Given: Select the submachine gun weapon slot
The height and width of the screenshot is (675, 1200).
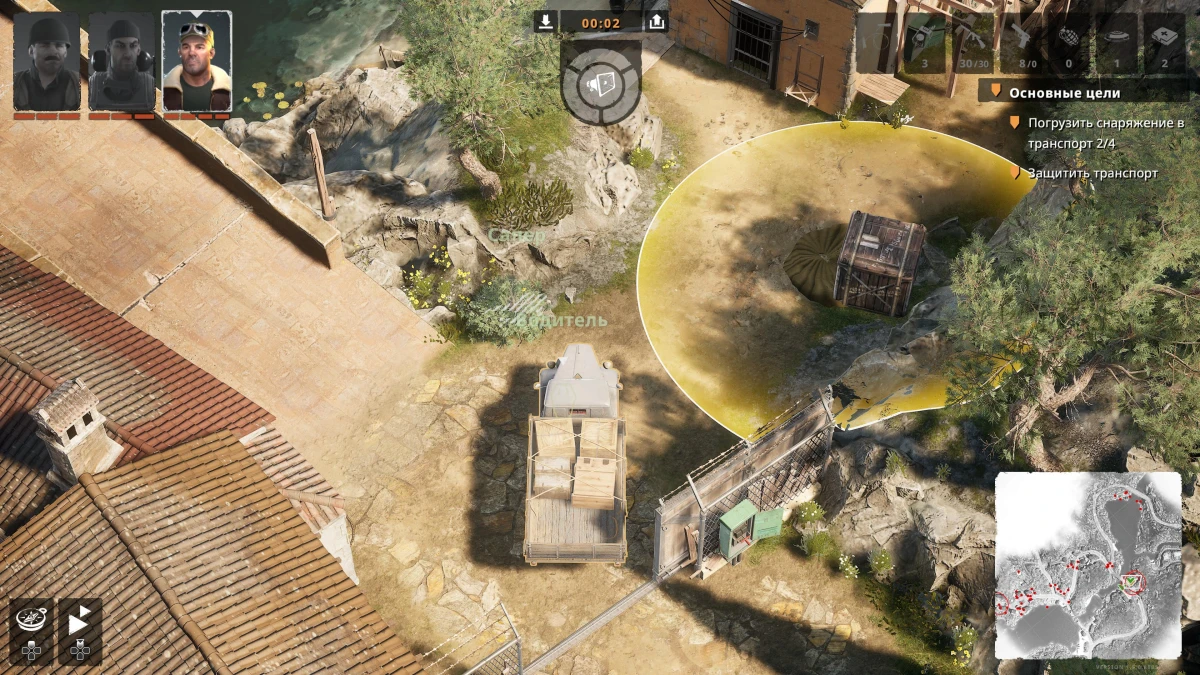Looking at the screenshot, I should coord(972,42).
